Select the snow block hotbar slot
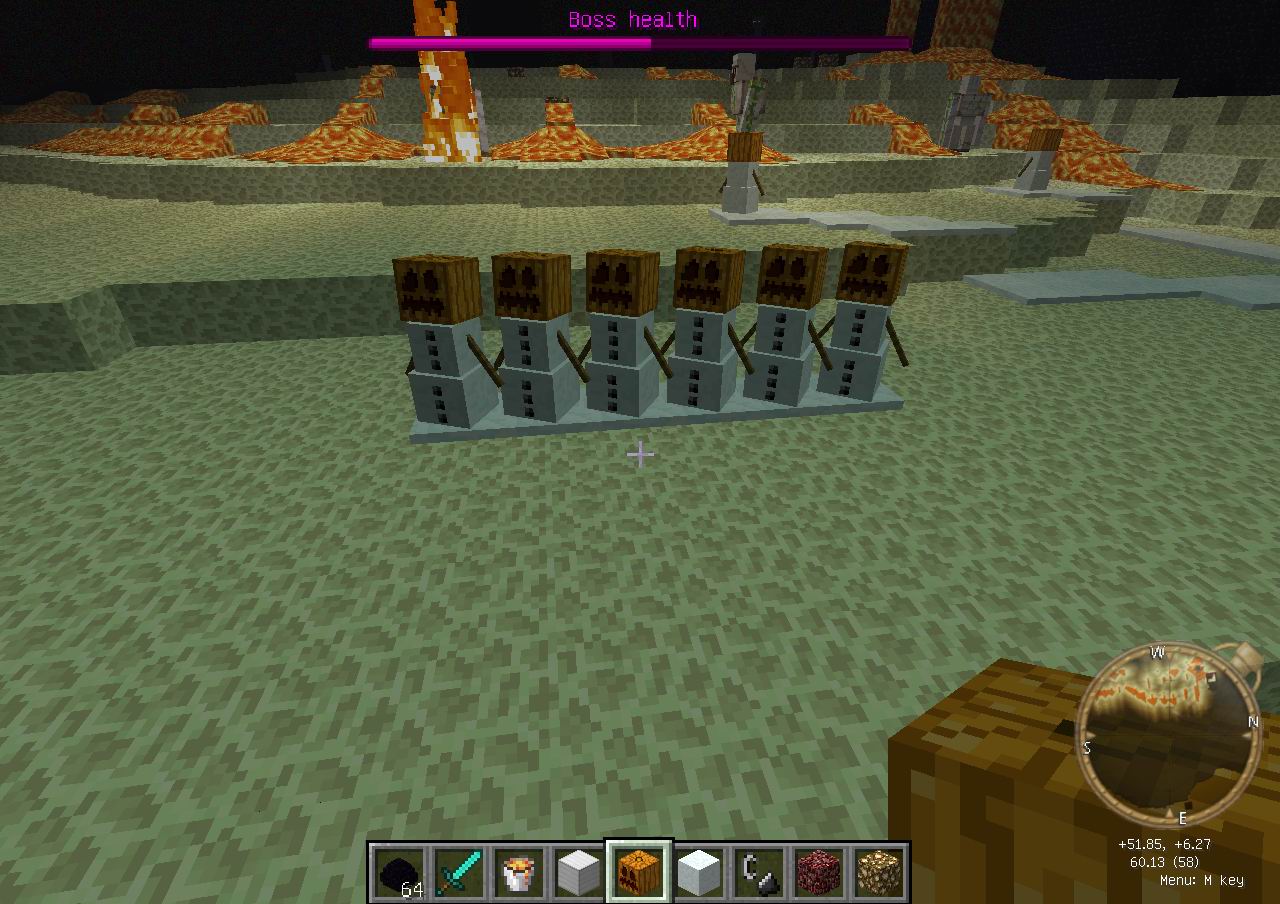The width and height of the screenshot is (1280, 904). click(x=700, y=872)
